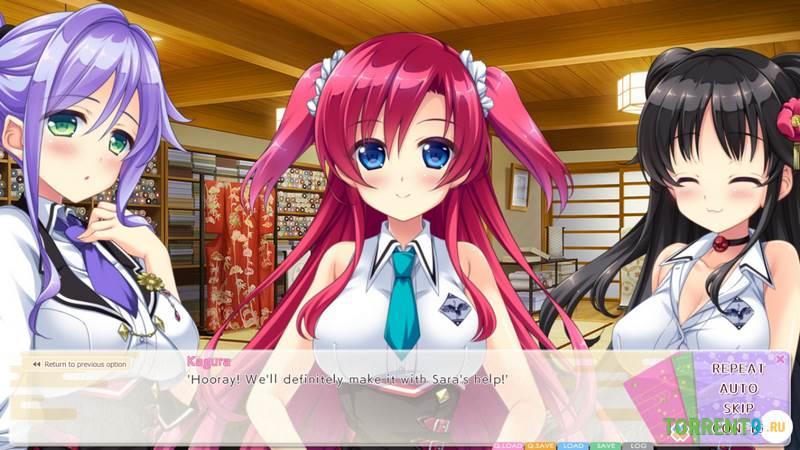Open the CONFIG menu
The height and width of the screenshot is (450, 800).
tap(738, 428)
